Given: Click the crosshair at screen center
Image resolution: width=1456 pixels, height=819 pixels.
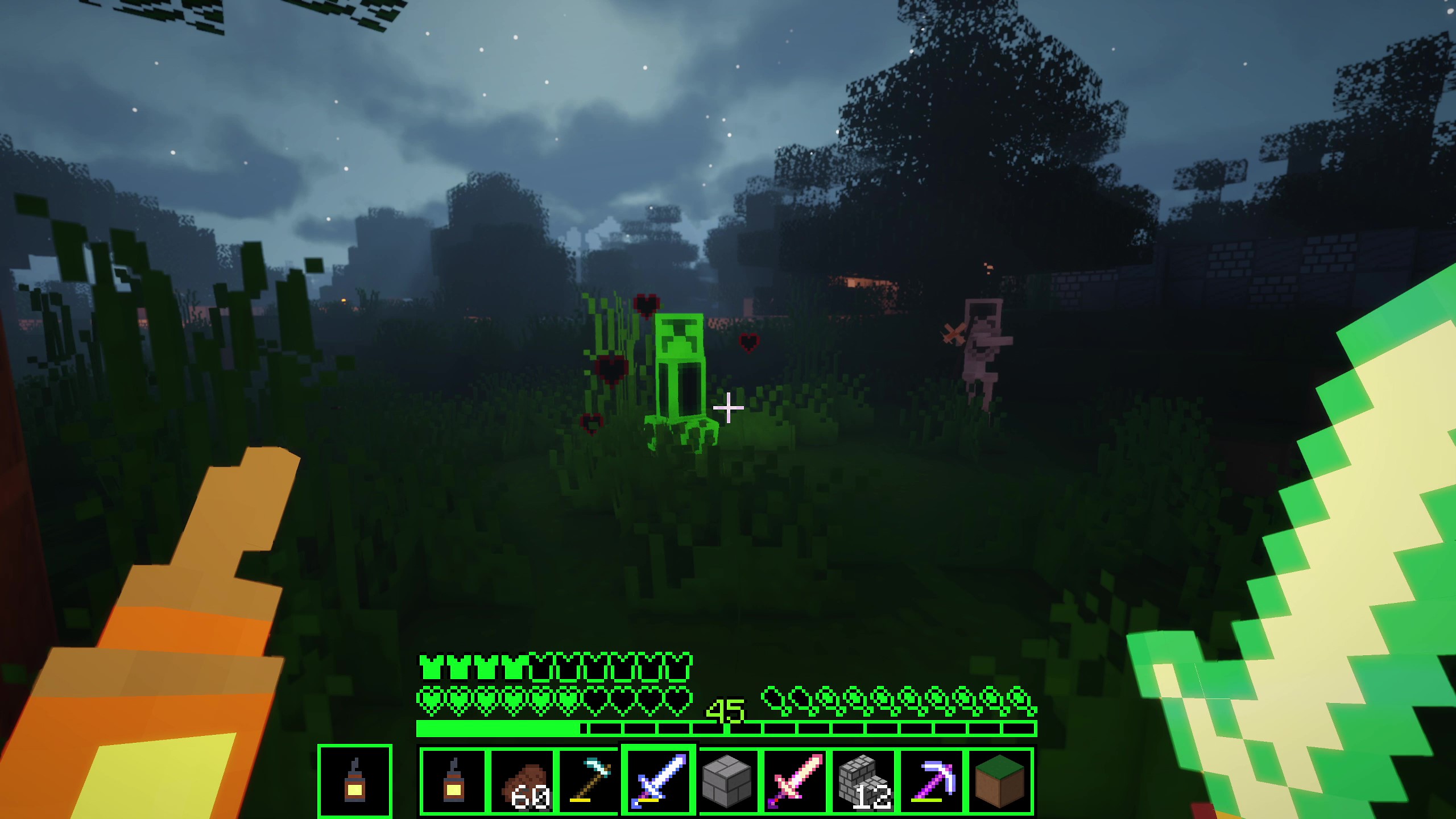Looking at the screenshot, I should (x=728, y=407).
